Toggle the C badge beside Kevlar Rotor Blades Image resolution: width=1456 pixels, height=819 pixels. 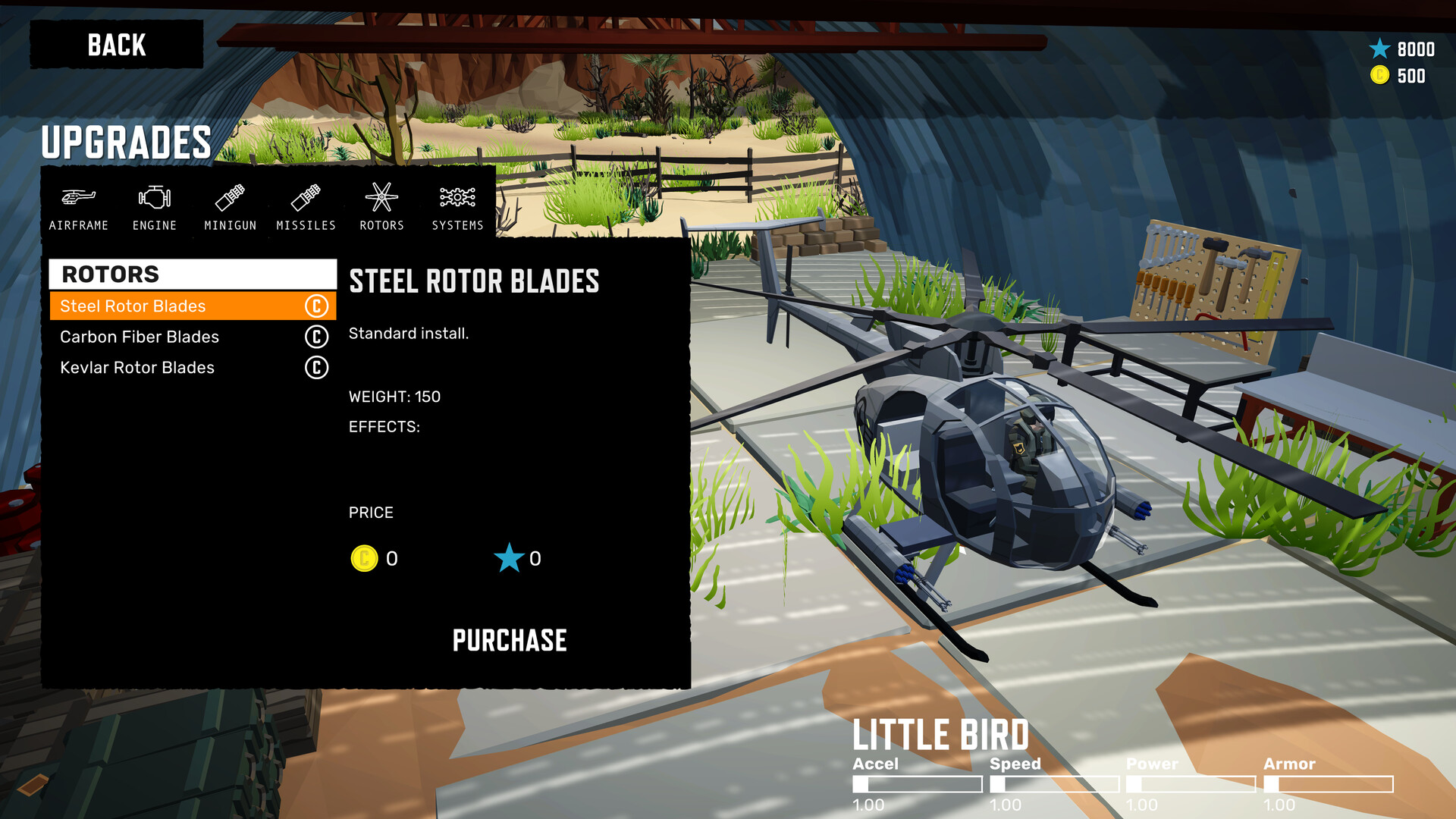(315, 368)
